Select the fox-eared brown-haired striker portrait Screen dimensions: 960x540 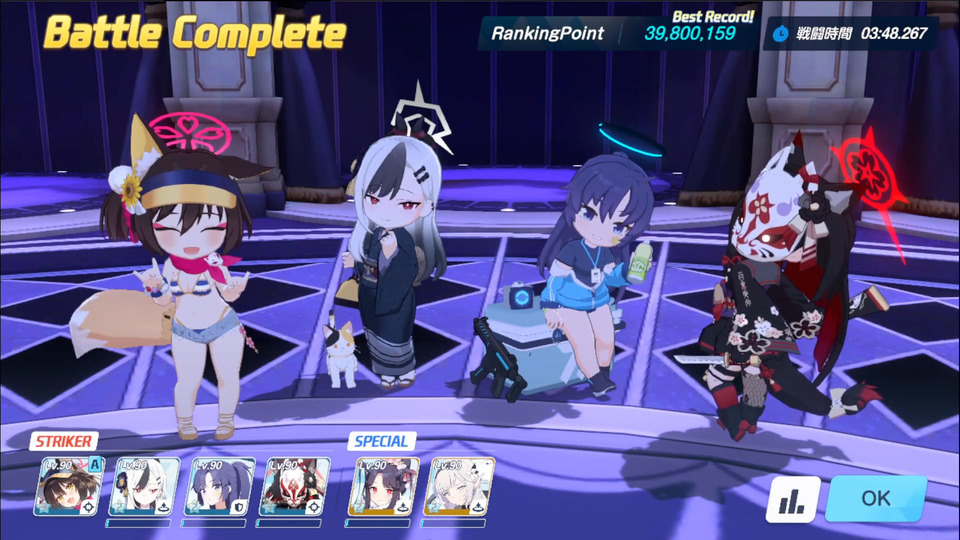click(x=70, y=487)
